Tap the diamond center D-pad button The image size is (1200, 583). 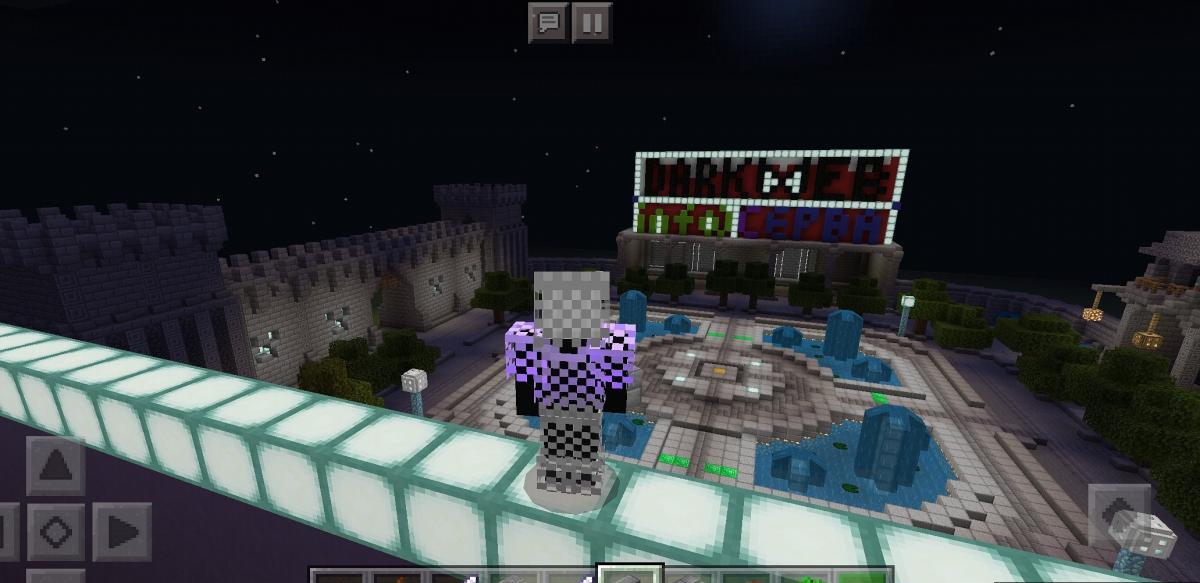click(56, 531)
